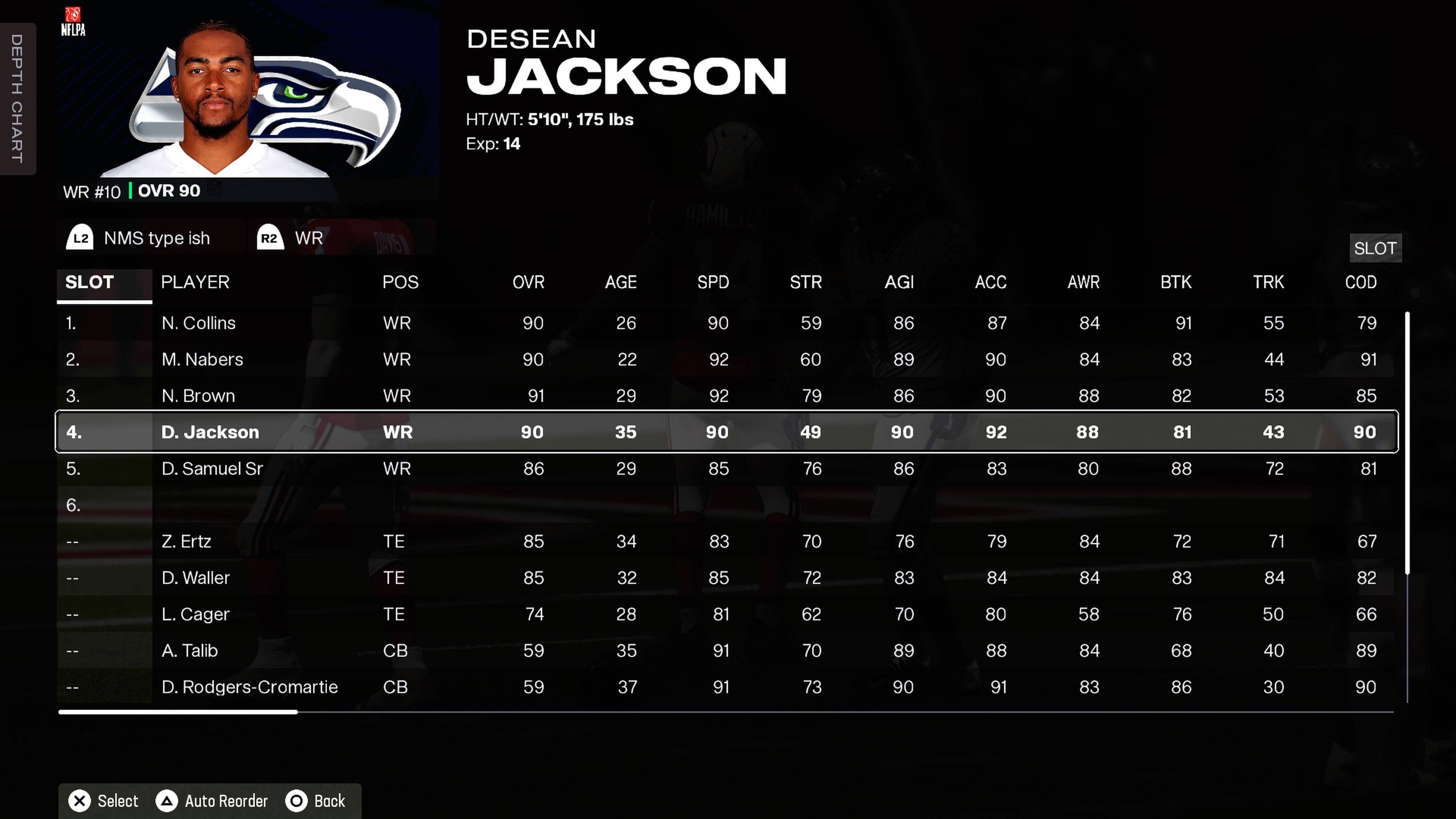Select N. Collins in the depth chart
Screen dimensions: 1456x819
(x=198, y=323)
